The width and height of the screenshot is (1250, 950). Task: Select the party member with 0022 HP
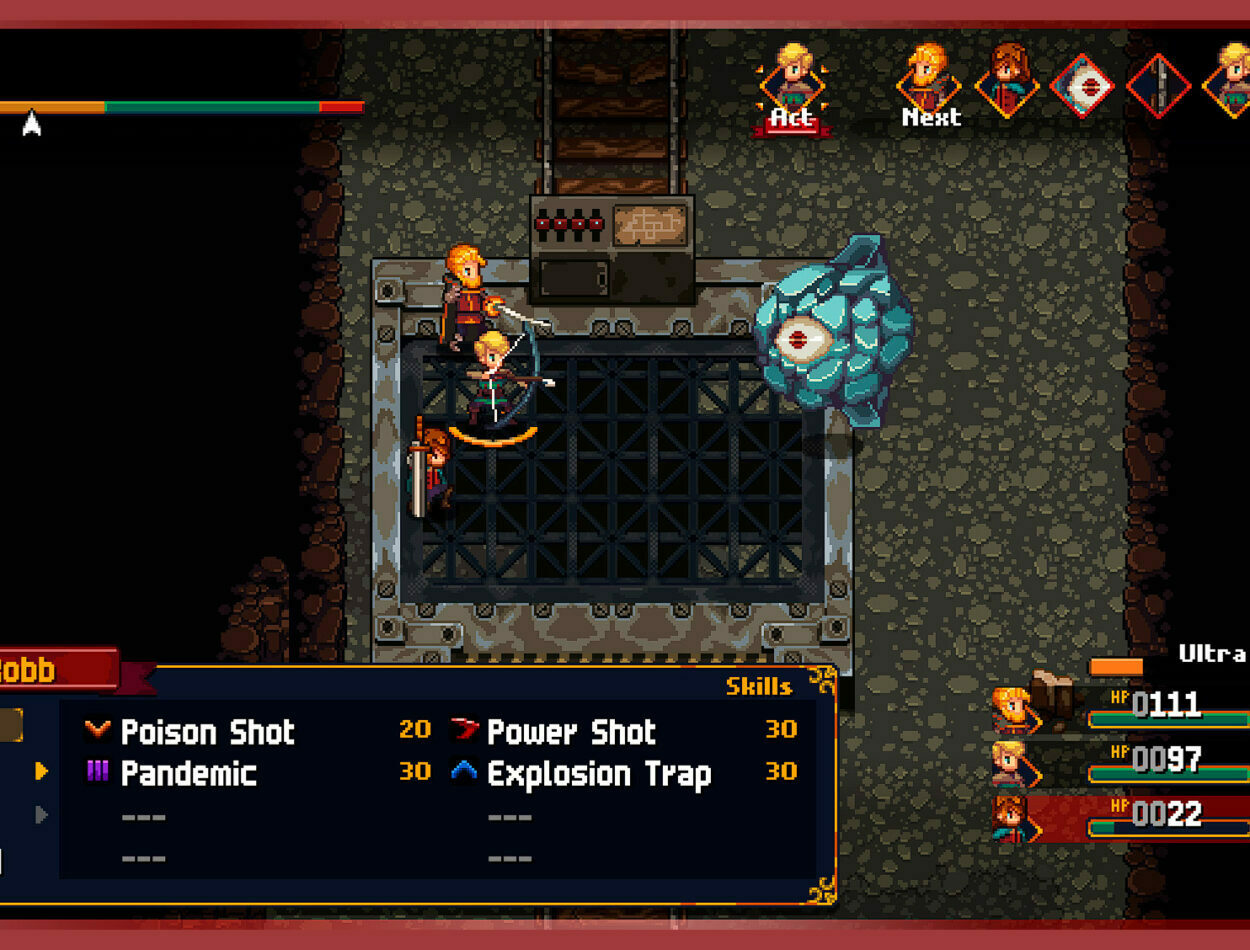point(1120,814)
